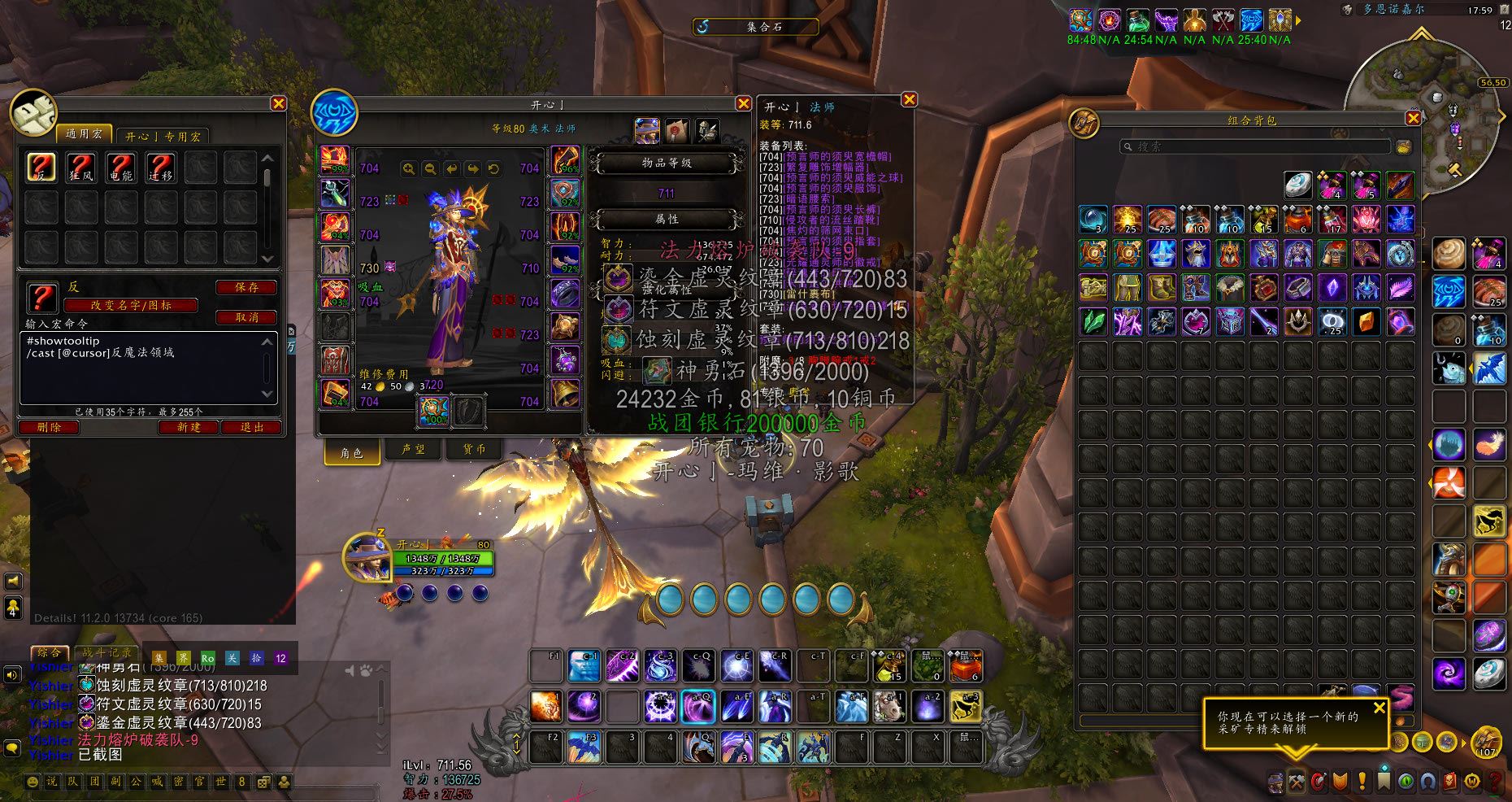
Task: Create a new macro with 新建
Action: pos(188,427)
